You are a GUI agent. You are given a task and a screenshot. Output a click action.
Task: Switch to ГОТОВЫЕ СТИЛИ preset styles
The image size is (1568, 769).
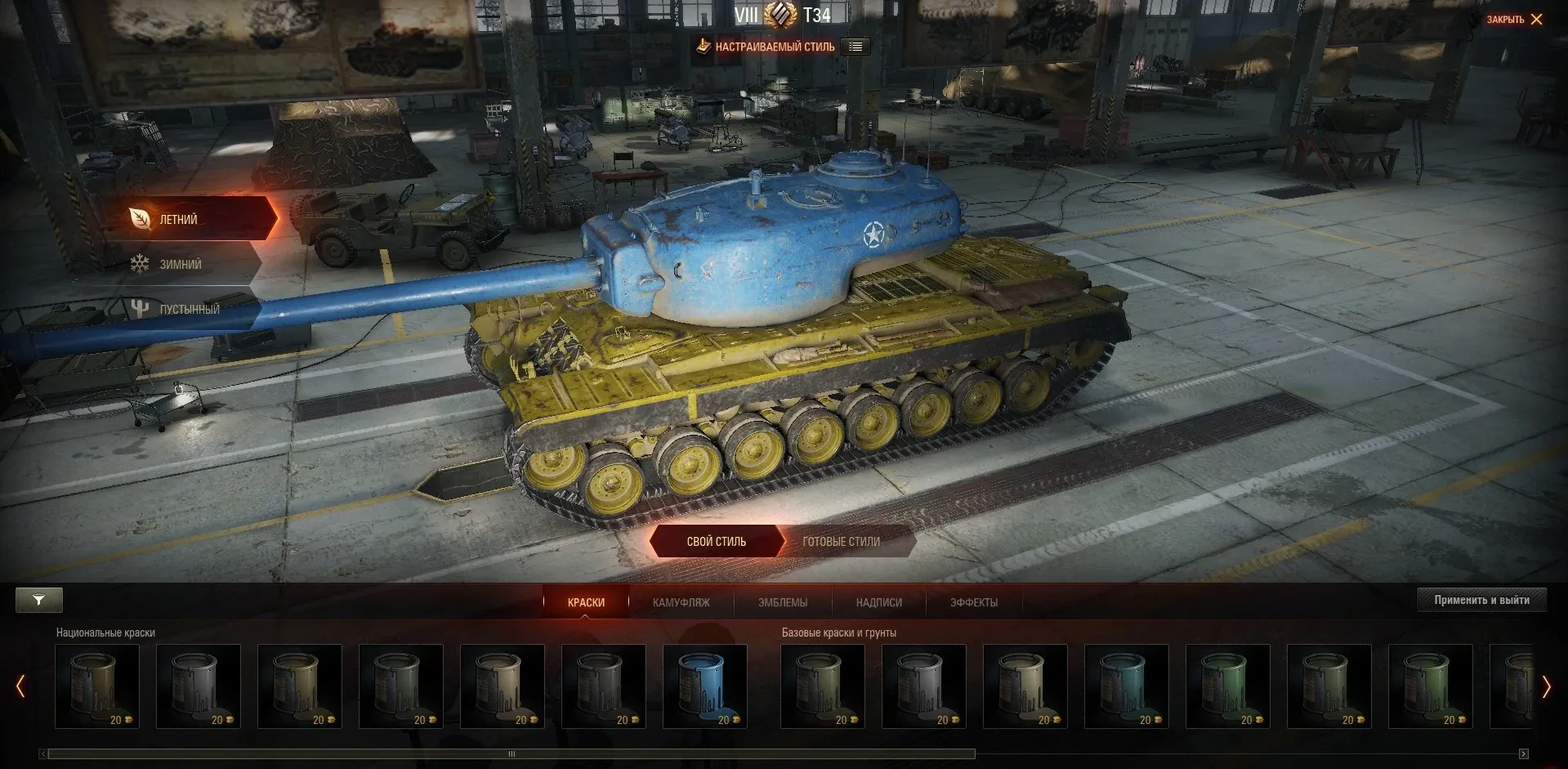(841, 541)
